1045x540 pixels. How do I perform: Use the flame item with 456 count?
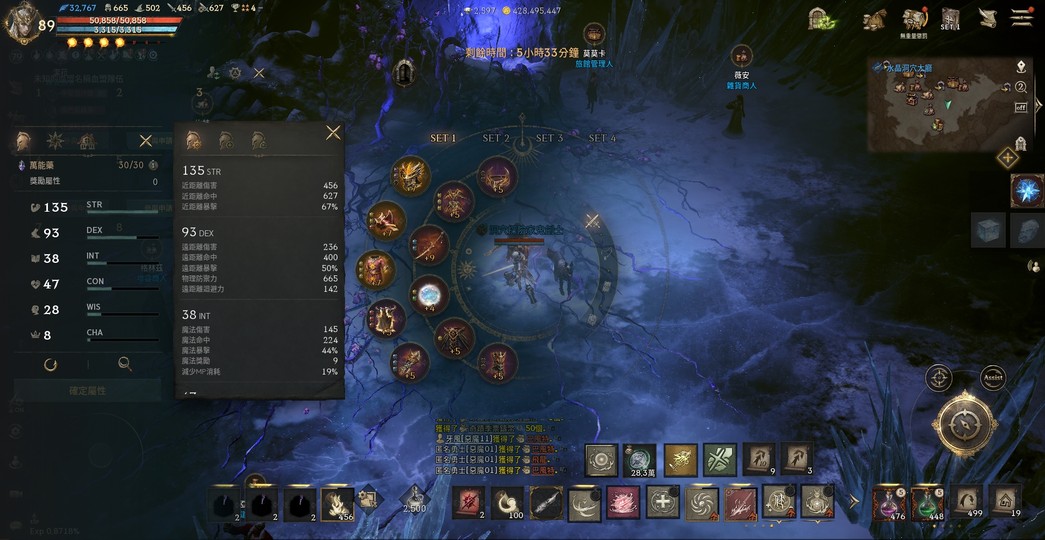[337, 501]
